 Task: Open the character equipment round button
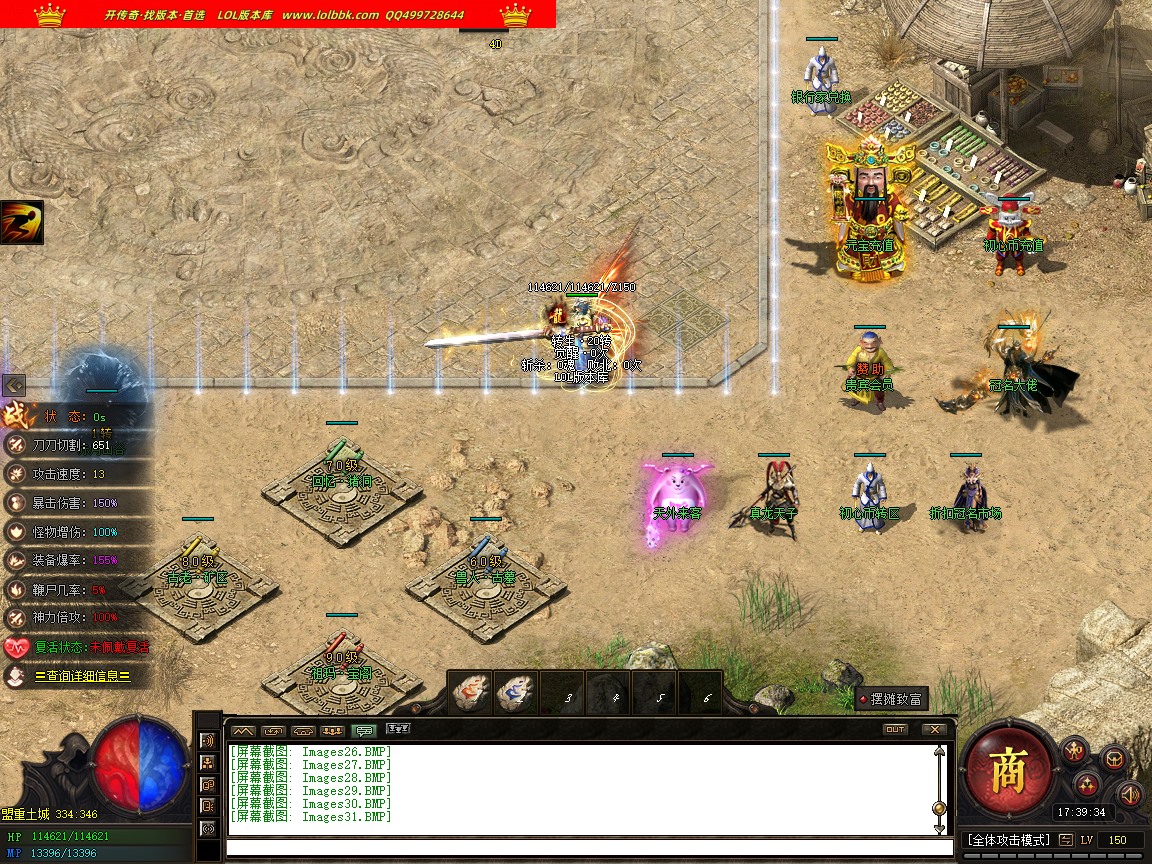(x=1075, y=750)
